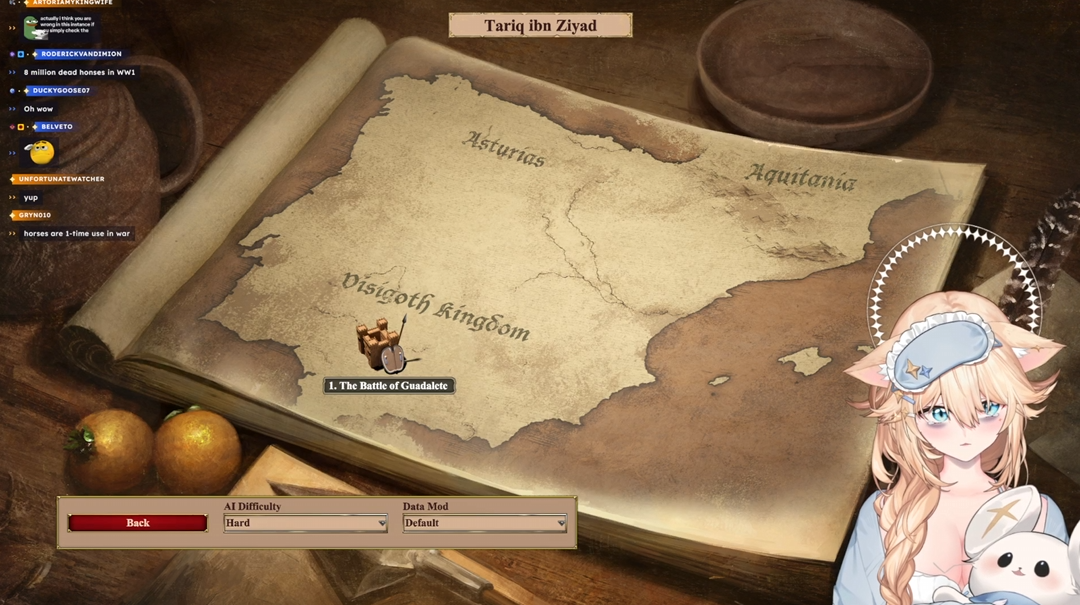Open the AI Difficulty dropdown

click(305, 523)
